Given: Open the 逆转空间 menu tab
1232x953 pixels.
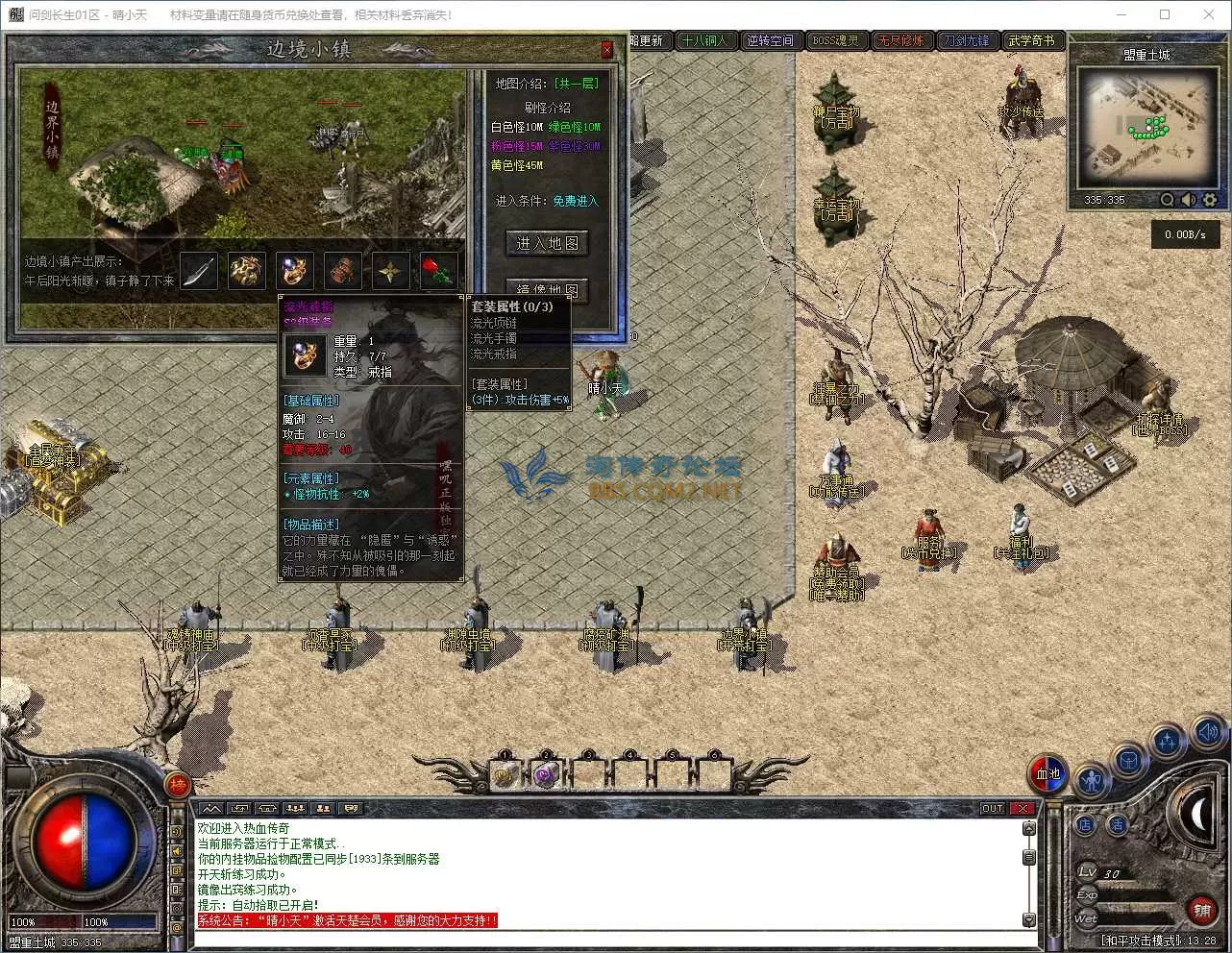Looking at the screenshot, I should coord(771,40).
